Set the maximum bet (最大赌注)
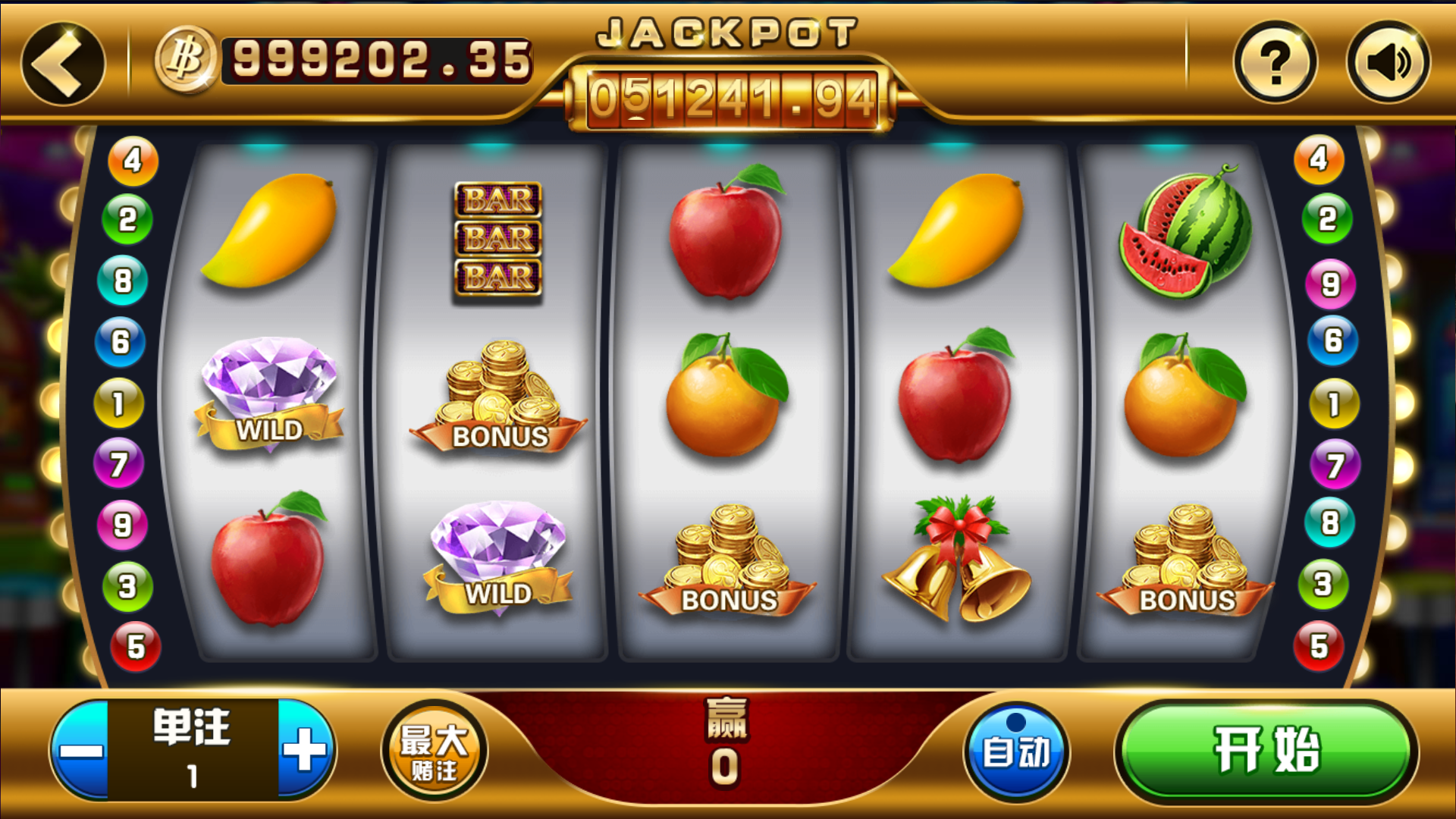1456x819 pixels. point(435,751)
